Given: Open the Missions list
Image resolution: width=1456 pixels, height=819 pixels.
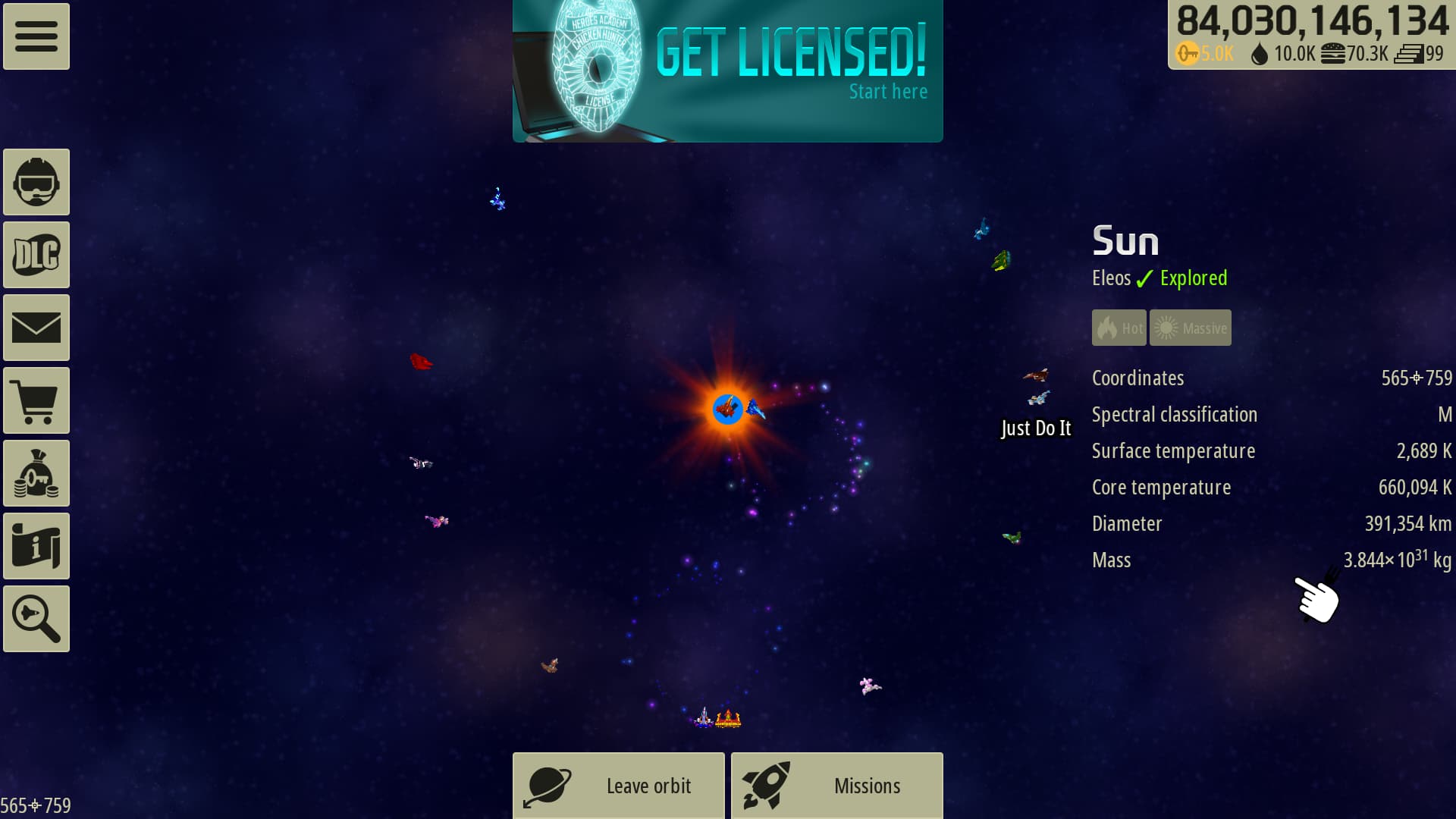Looking at the screenshot, I should click(x=837, y=786).
